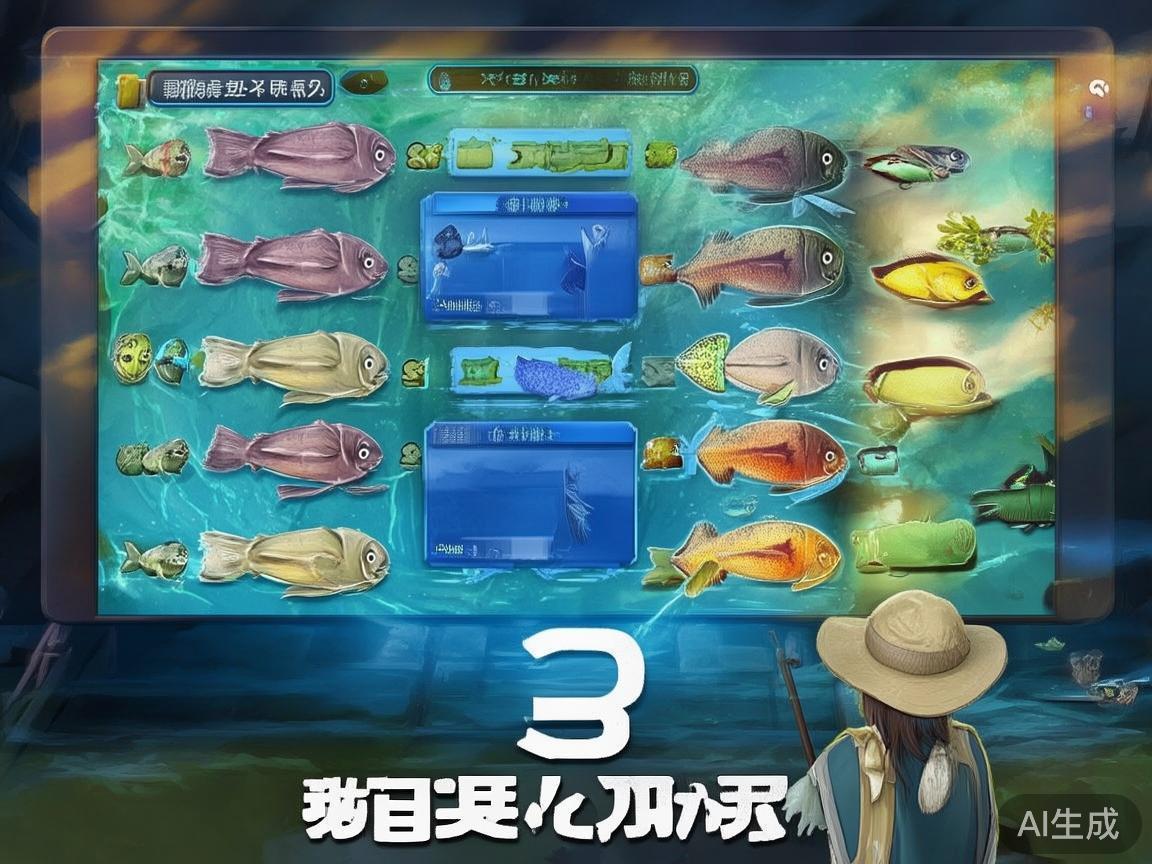Click the AI生成 badge
The image size is (1152, 864).
pos(1067,824)
